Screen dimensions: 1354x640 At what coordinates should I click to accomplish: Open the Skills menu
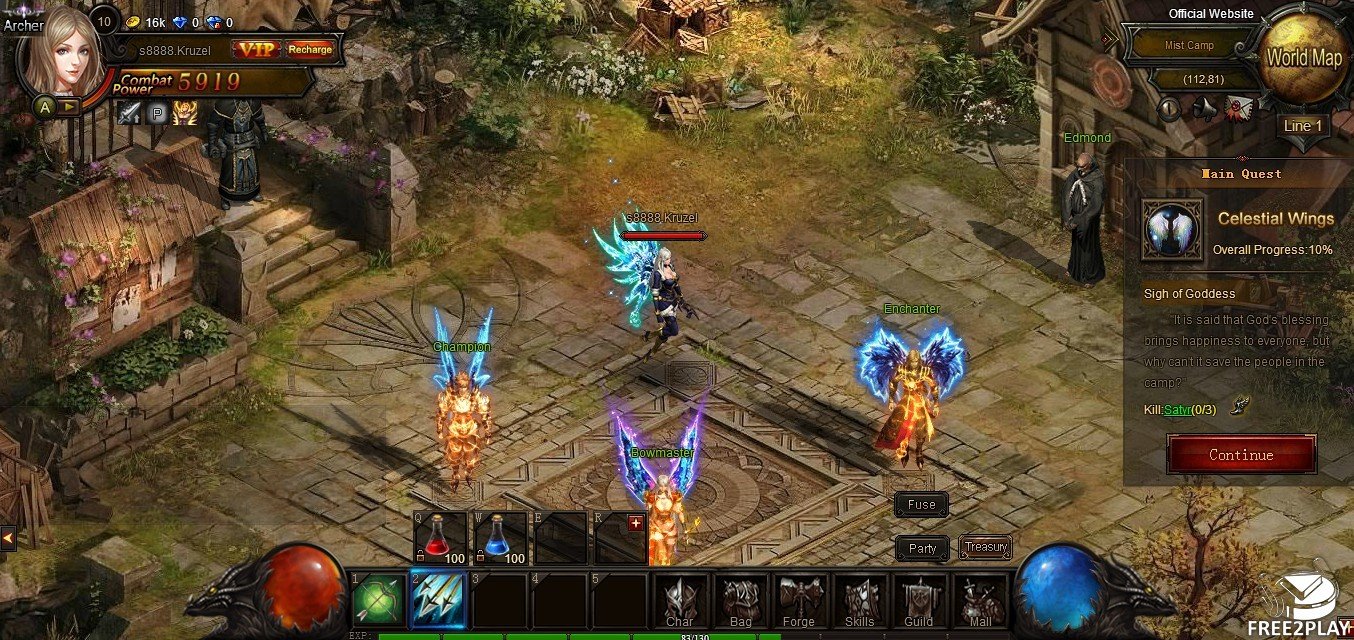(859, 602)
